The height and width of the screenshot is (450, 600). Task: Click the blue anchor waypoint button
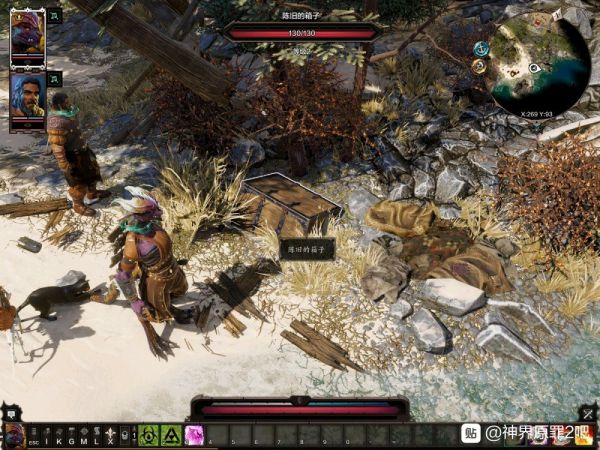(x=481, y=48)
